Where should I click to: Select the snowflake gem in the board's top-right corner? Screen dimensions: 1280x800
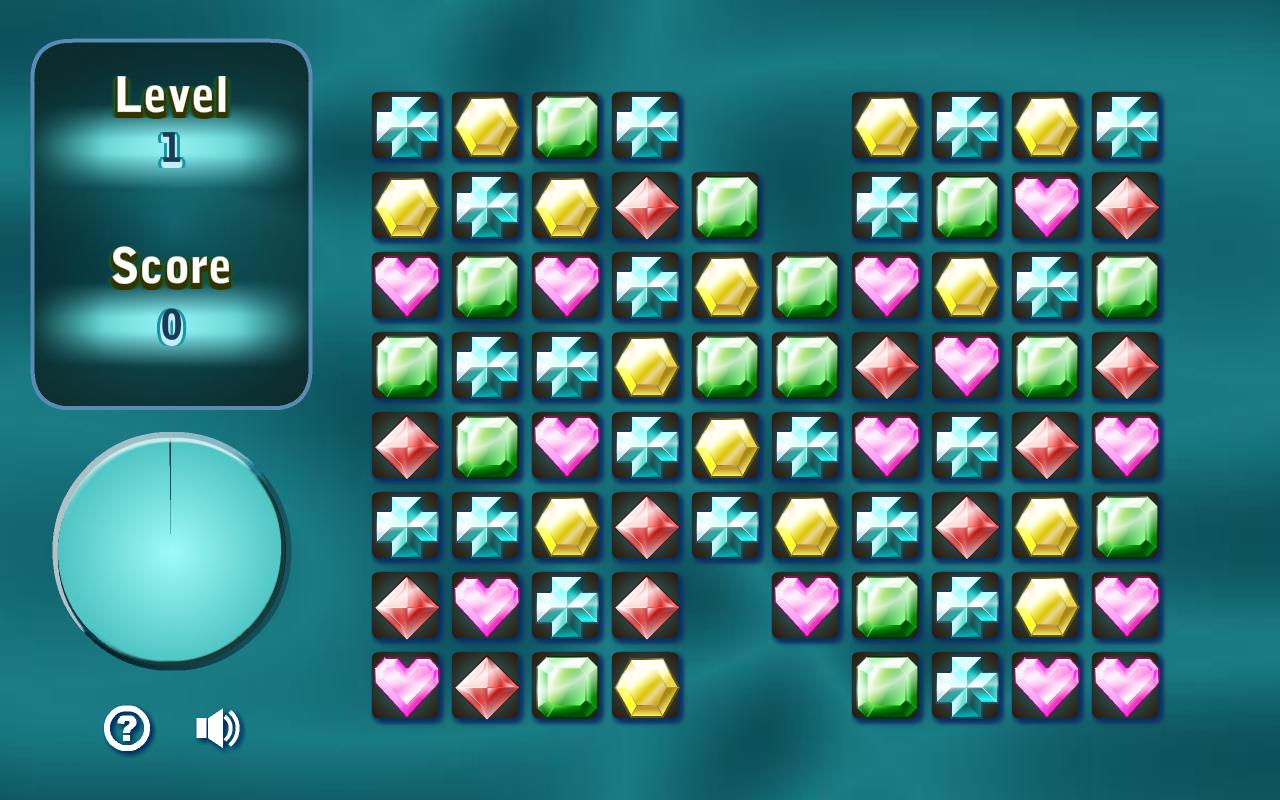coord(1125,127)
